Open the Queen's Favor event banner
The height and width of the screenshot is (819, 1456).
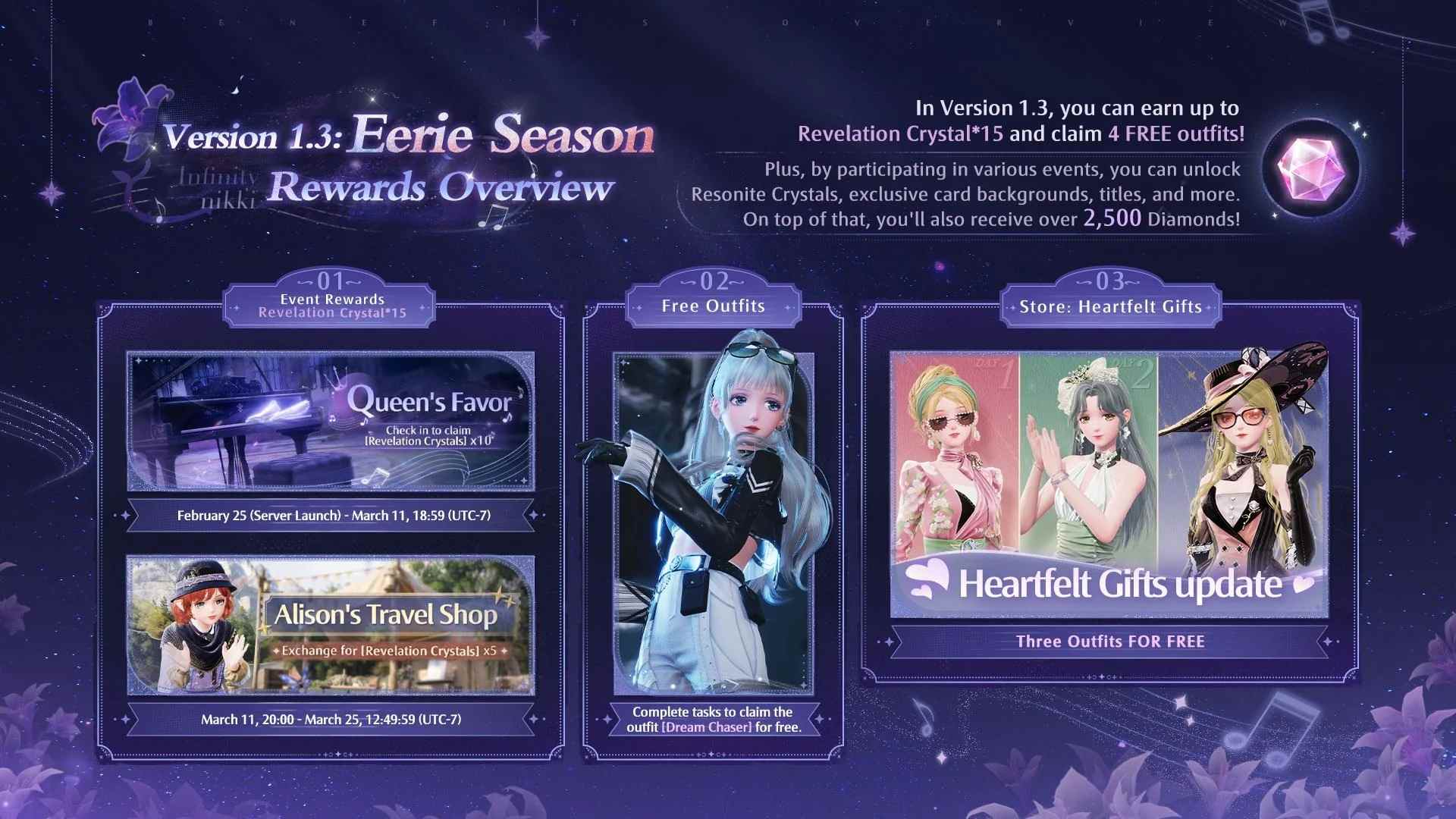pos(331,421)
